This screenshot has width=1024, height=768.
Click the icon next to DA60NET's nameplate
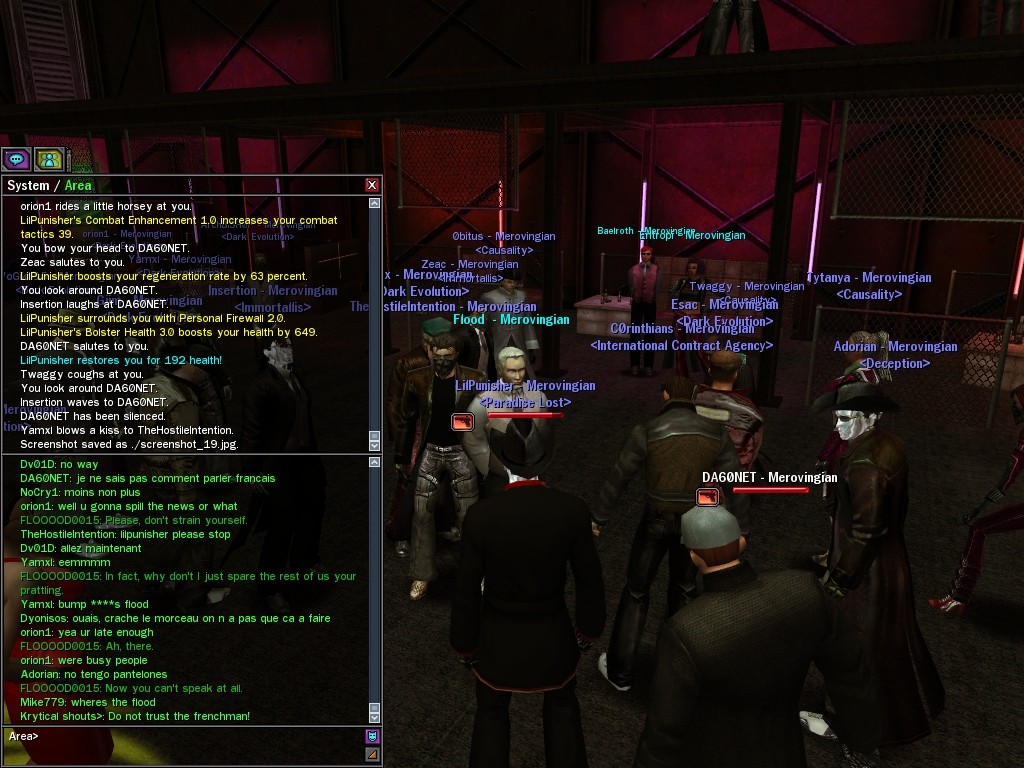708,497
